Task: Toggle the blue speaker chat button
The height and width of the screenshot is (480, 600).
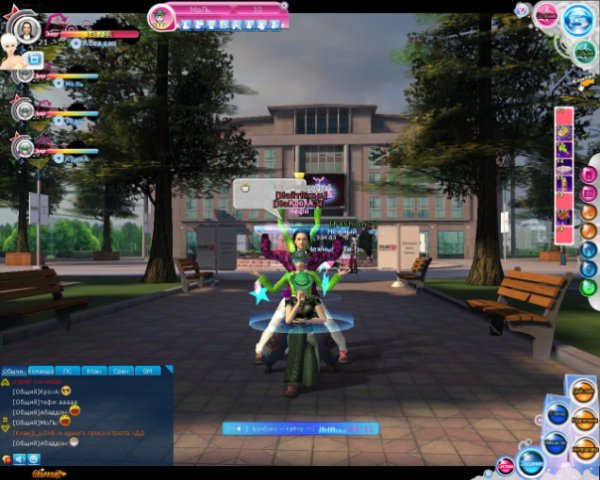Action: click(19, 459)
